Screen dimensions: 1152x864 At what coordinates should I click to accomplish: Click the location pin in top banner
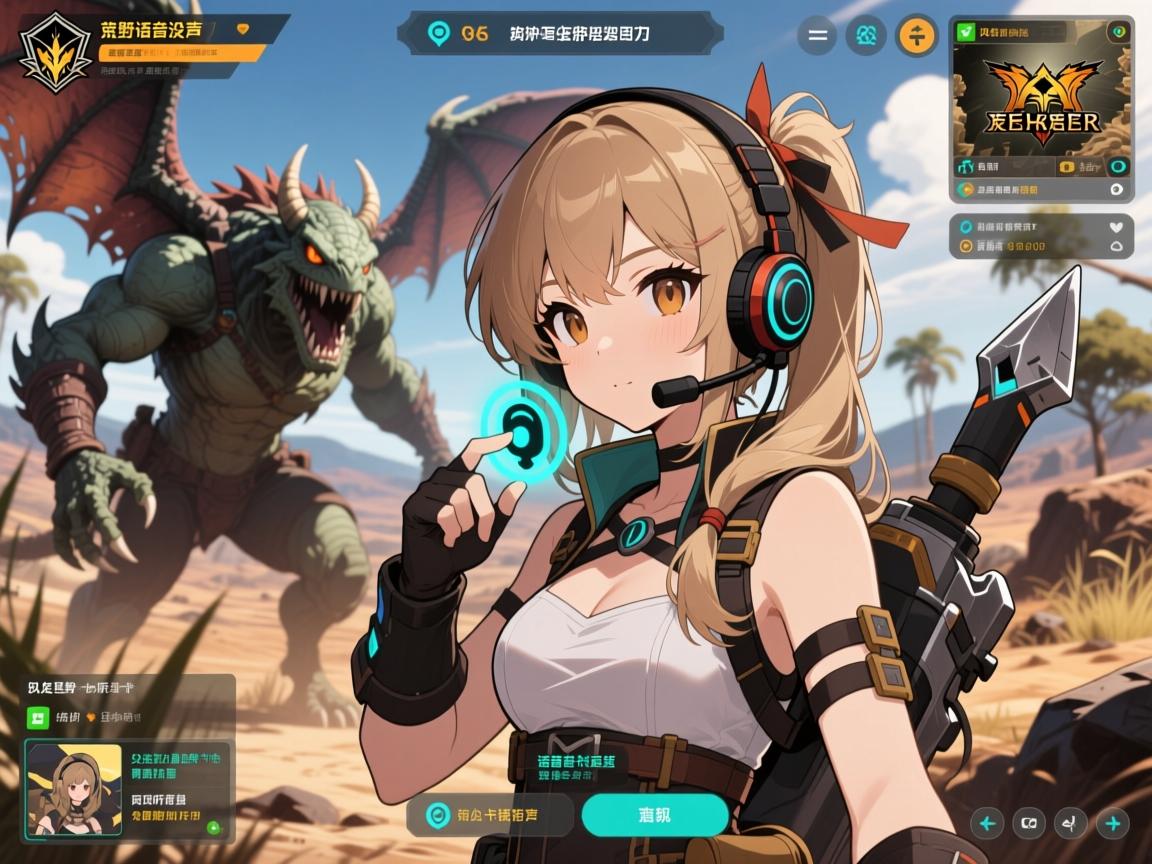point(438,33)
